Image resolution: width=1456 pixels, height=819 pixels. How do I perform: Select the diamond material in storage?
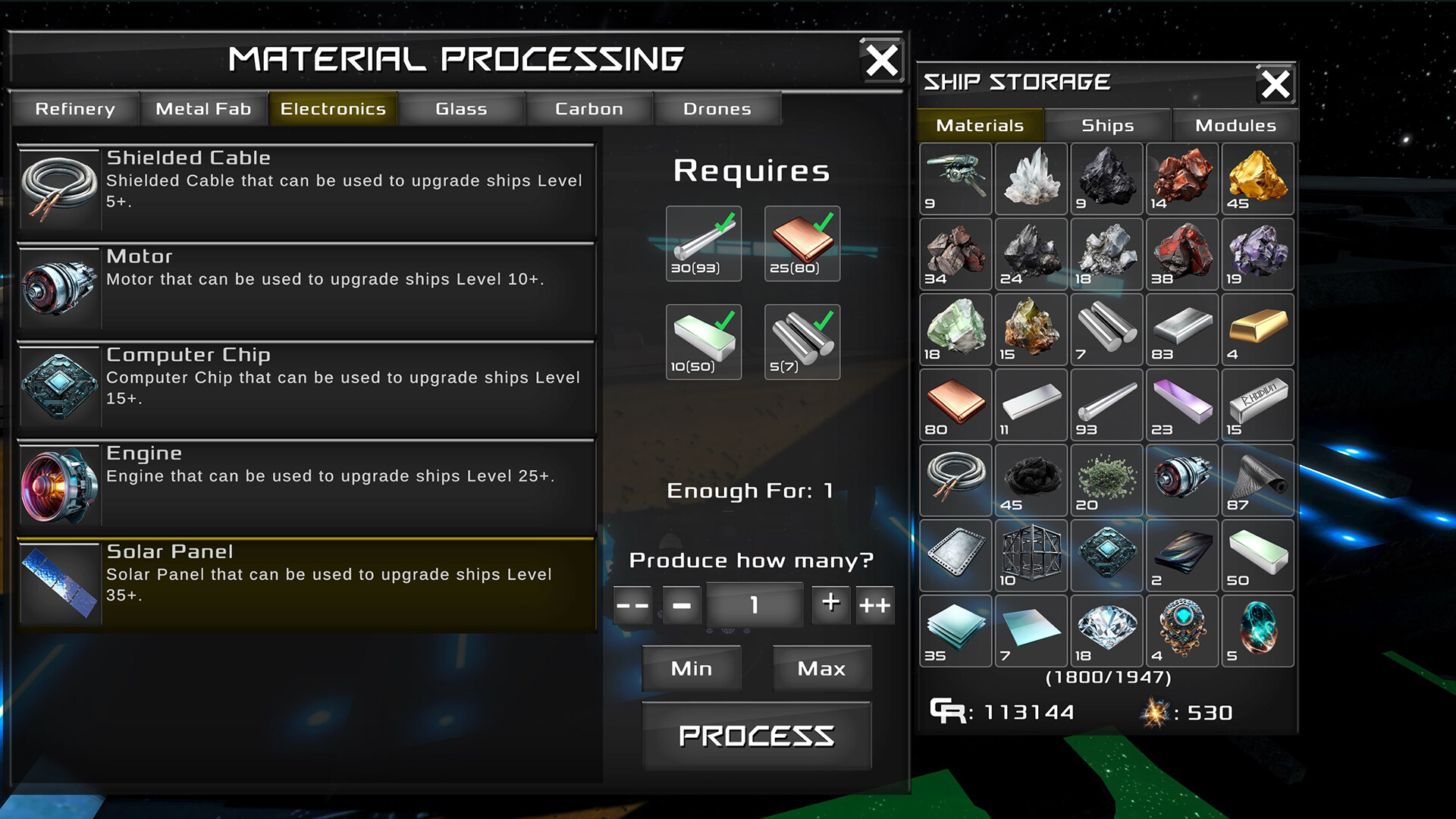[1106, 631]
